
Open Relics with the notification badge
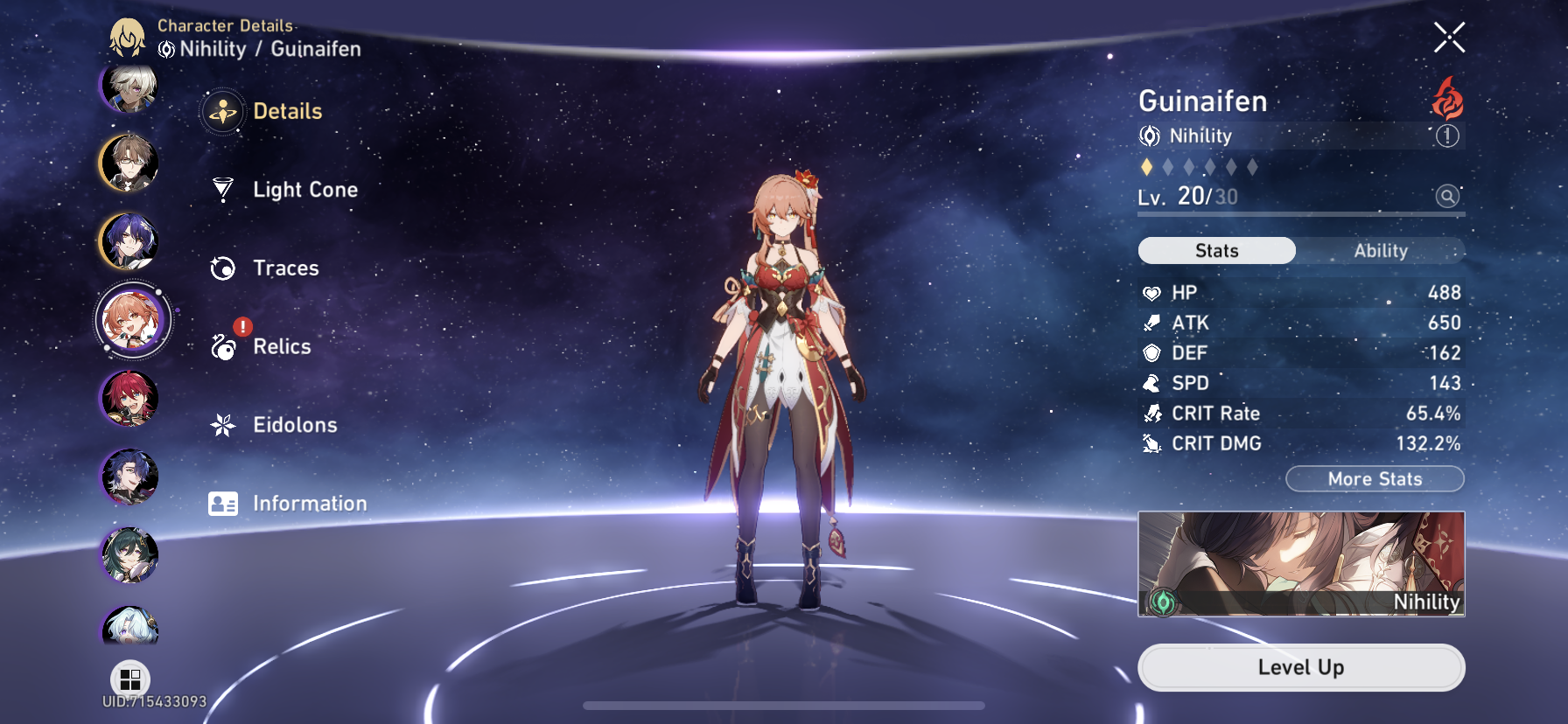[224, 346]
